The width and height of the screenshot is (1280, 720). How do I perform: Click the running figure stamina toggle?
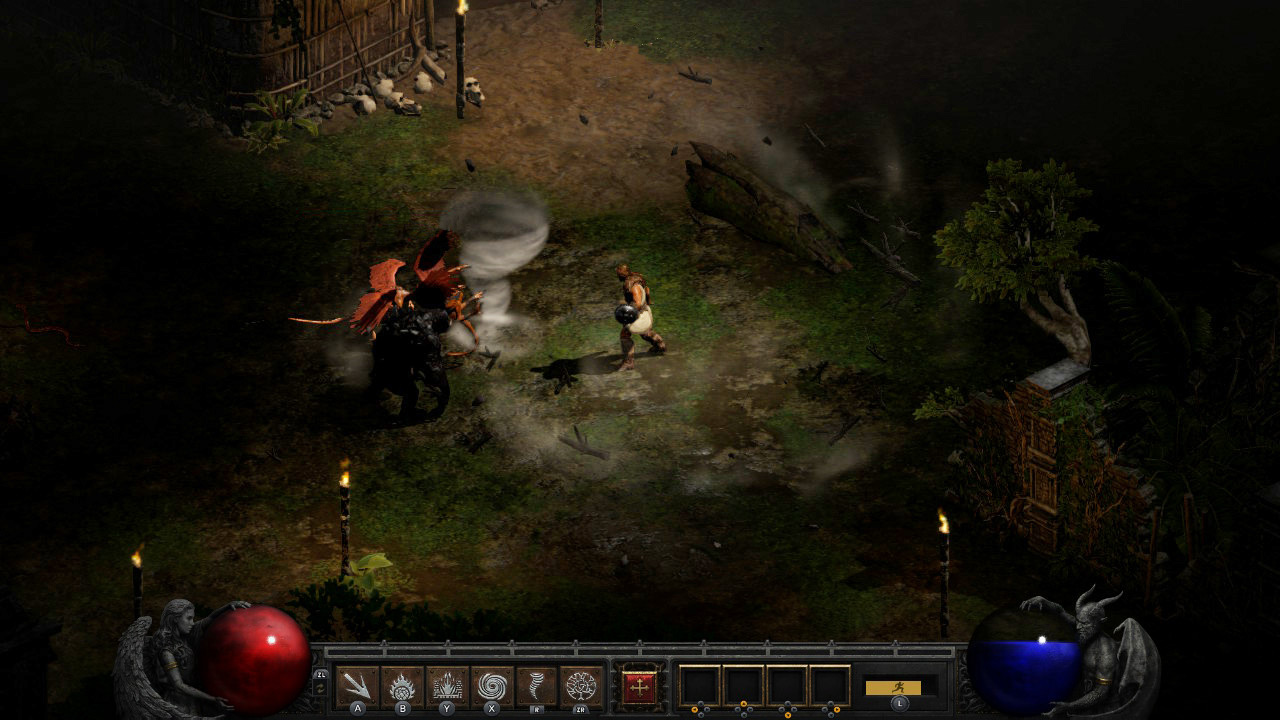(x=898, y=688)
